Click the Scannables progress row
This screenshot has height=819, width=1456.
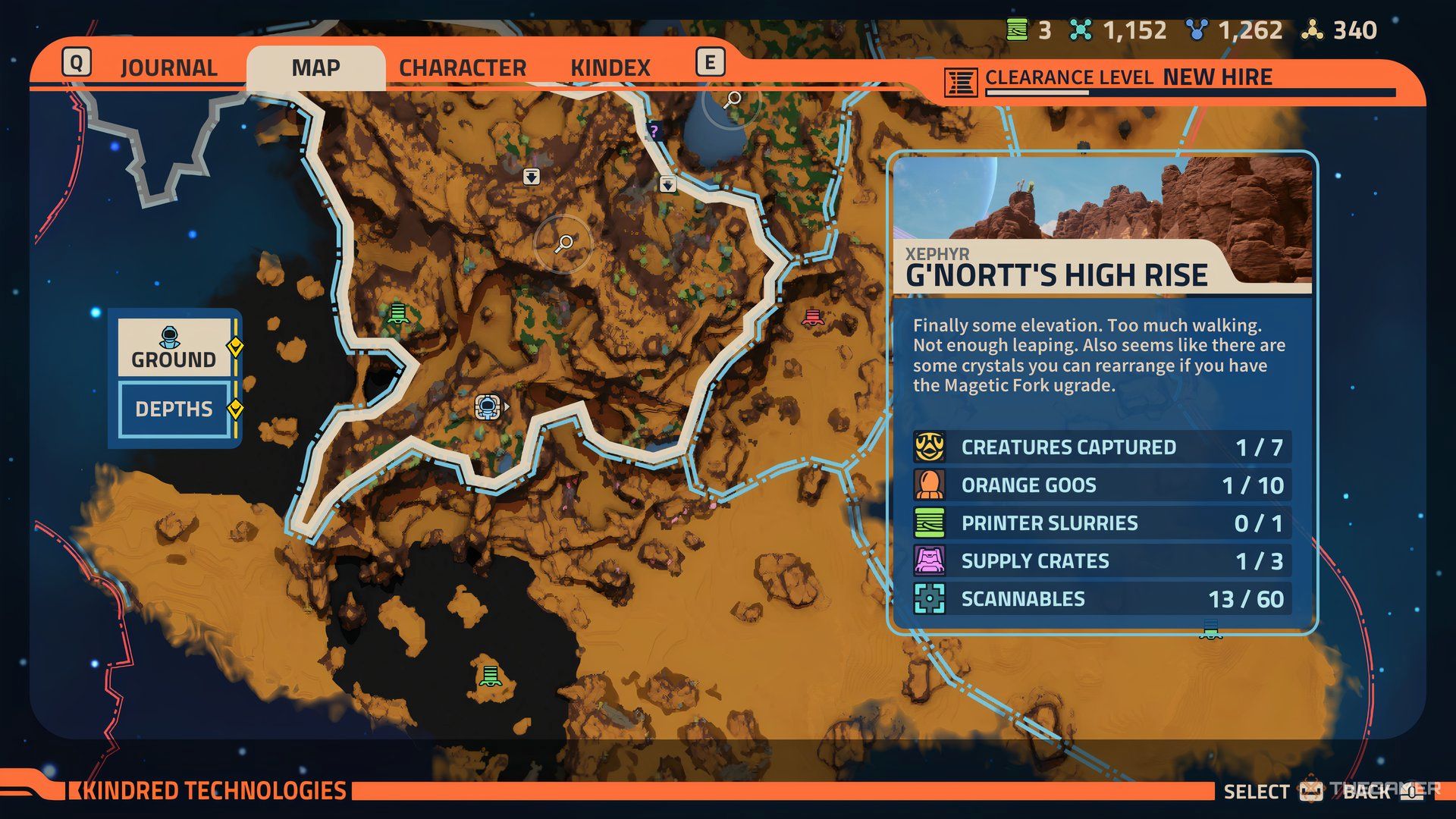(1101, 599)
